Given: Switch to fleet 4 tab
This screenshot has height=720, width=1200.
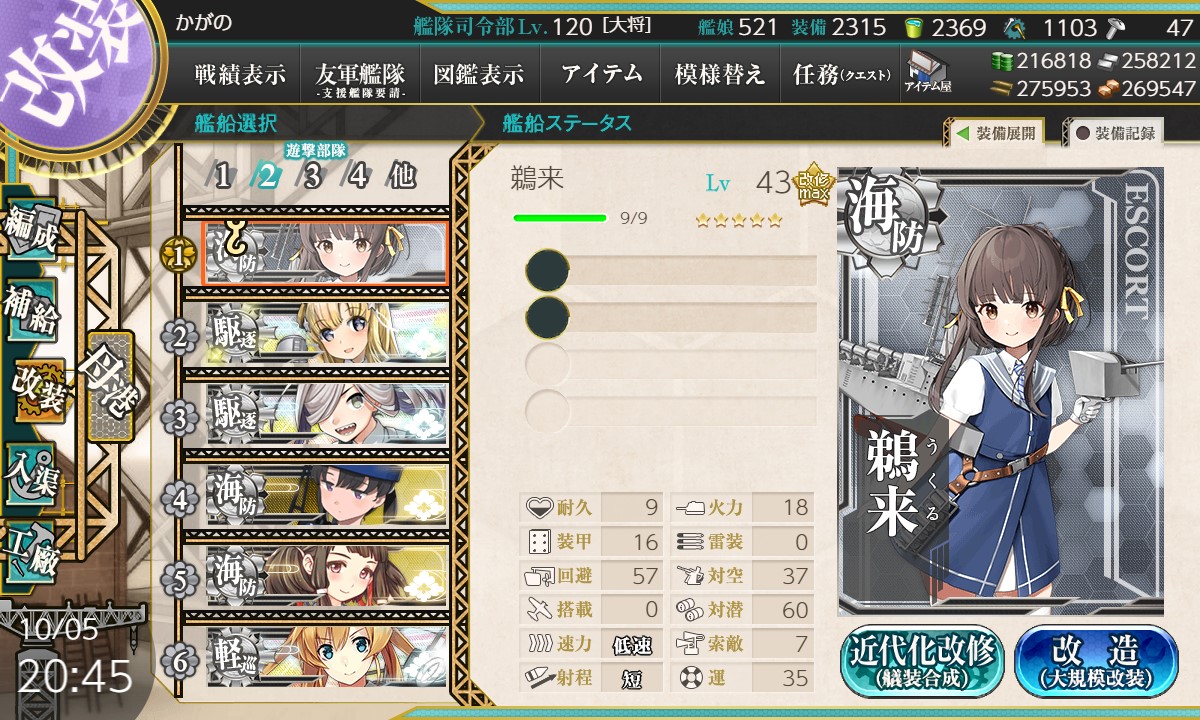Looking at the screenshot, I should pos(357,177).
